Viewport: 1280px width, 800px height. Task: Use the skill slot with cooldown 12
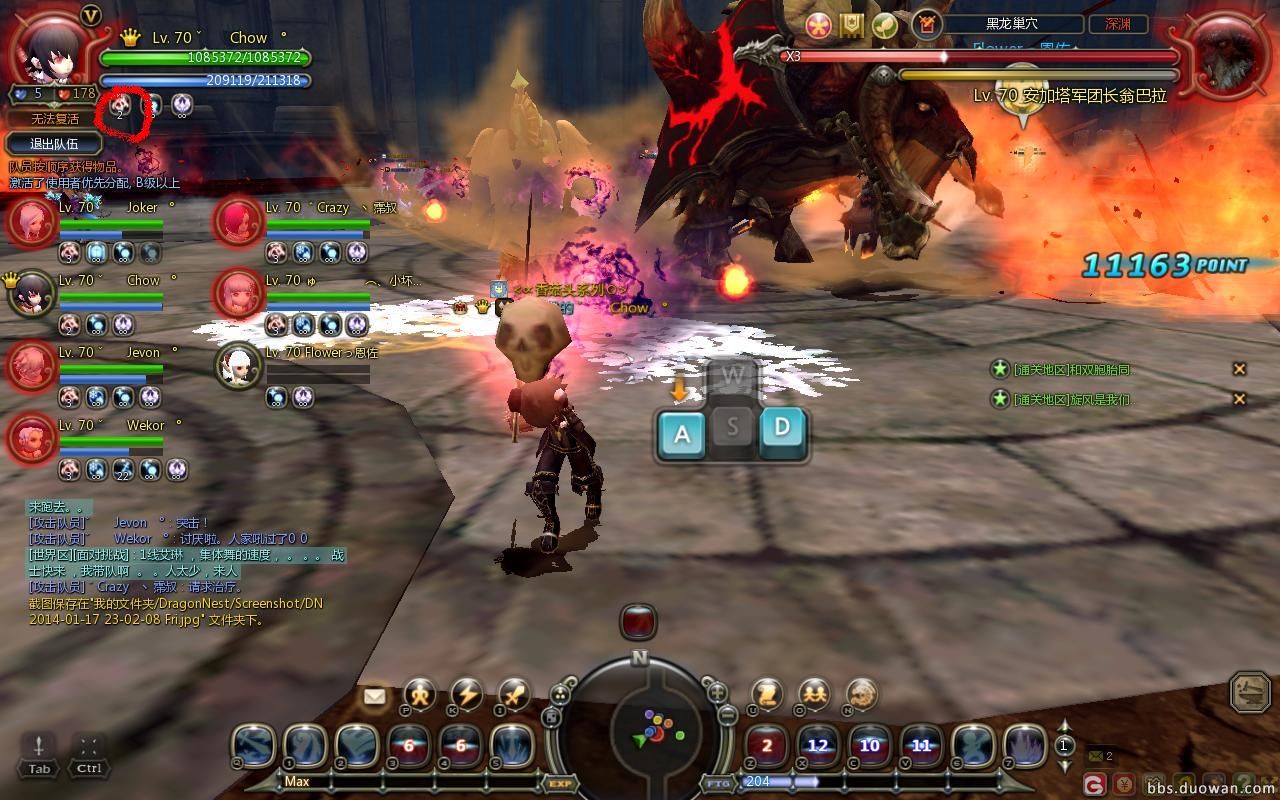point(818,745)
